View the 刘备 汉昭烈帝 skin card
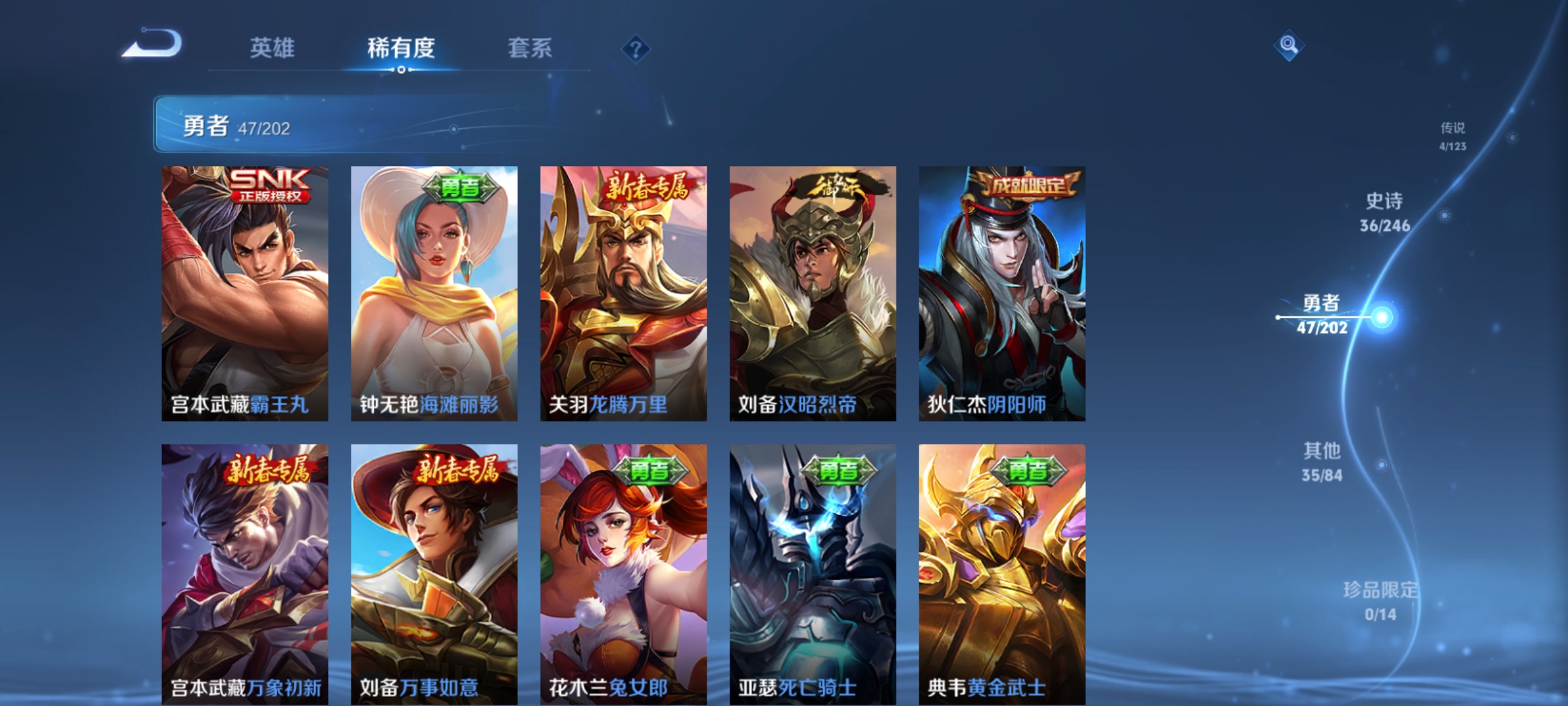1568x706 pixels. point(813,294)
